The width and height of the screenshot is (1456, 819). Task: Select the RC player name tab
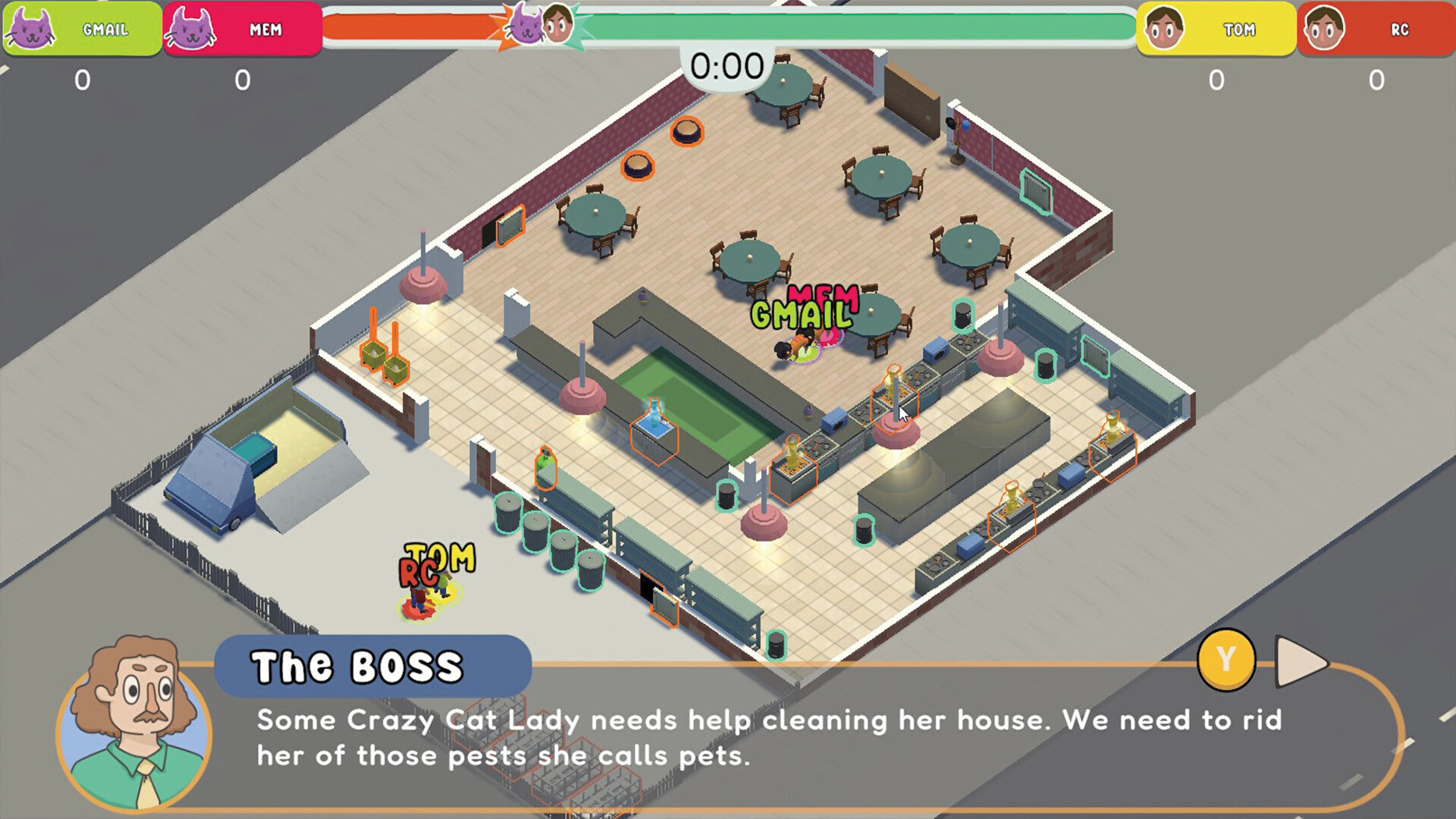tap(1399, 29)
